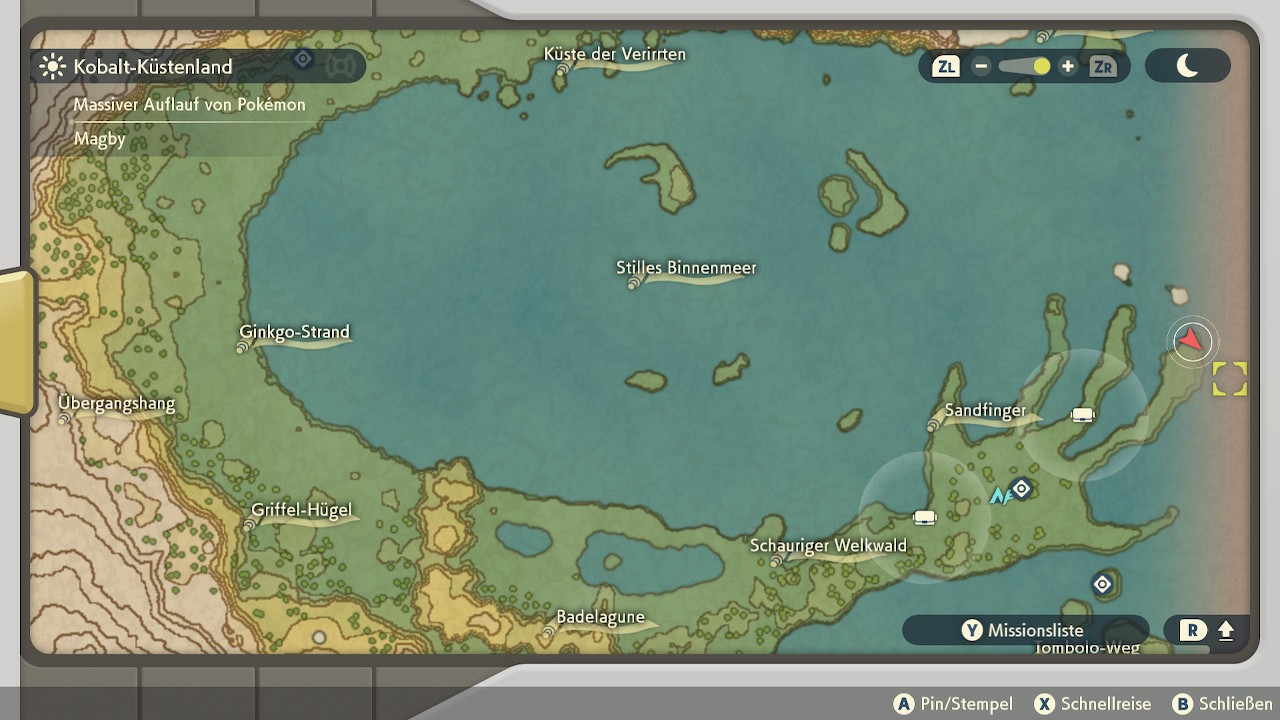
Task: Open the Missionsliste
Action: (x=1024, y=630)
